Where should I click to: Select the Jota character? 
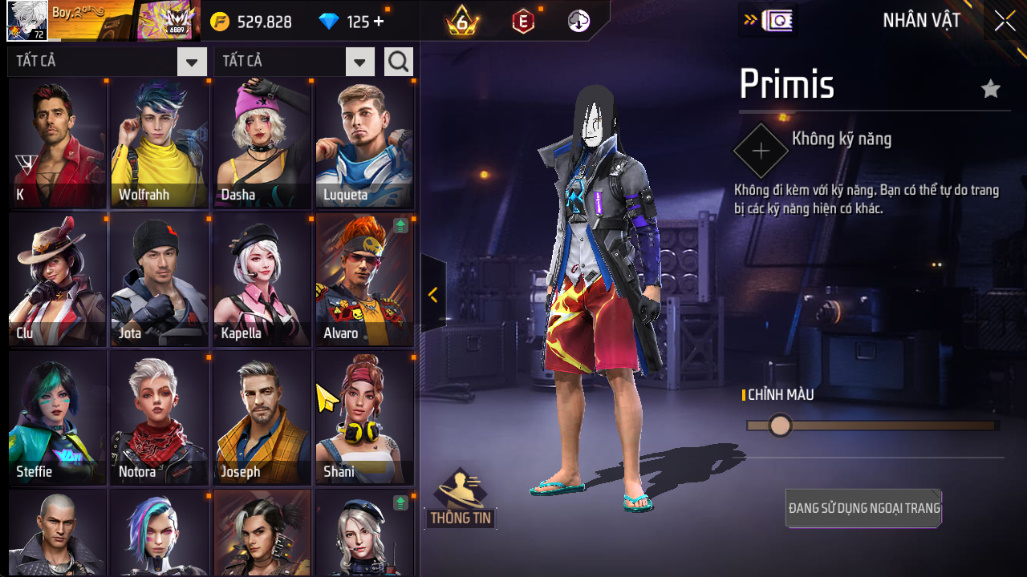click(x=160, y=281)
